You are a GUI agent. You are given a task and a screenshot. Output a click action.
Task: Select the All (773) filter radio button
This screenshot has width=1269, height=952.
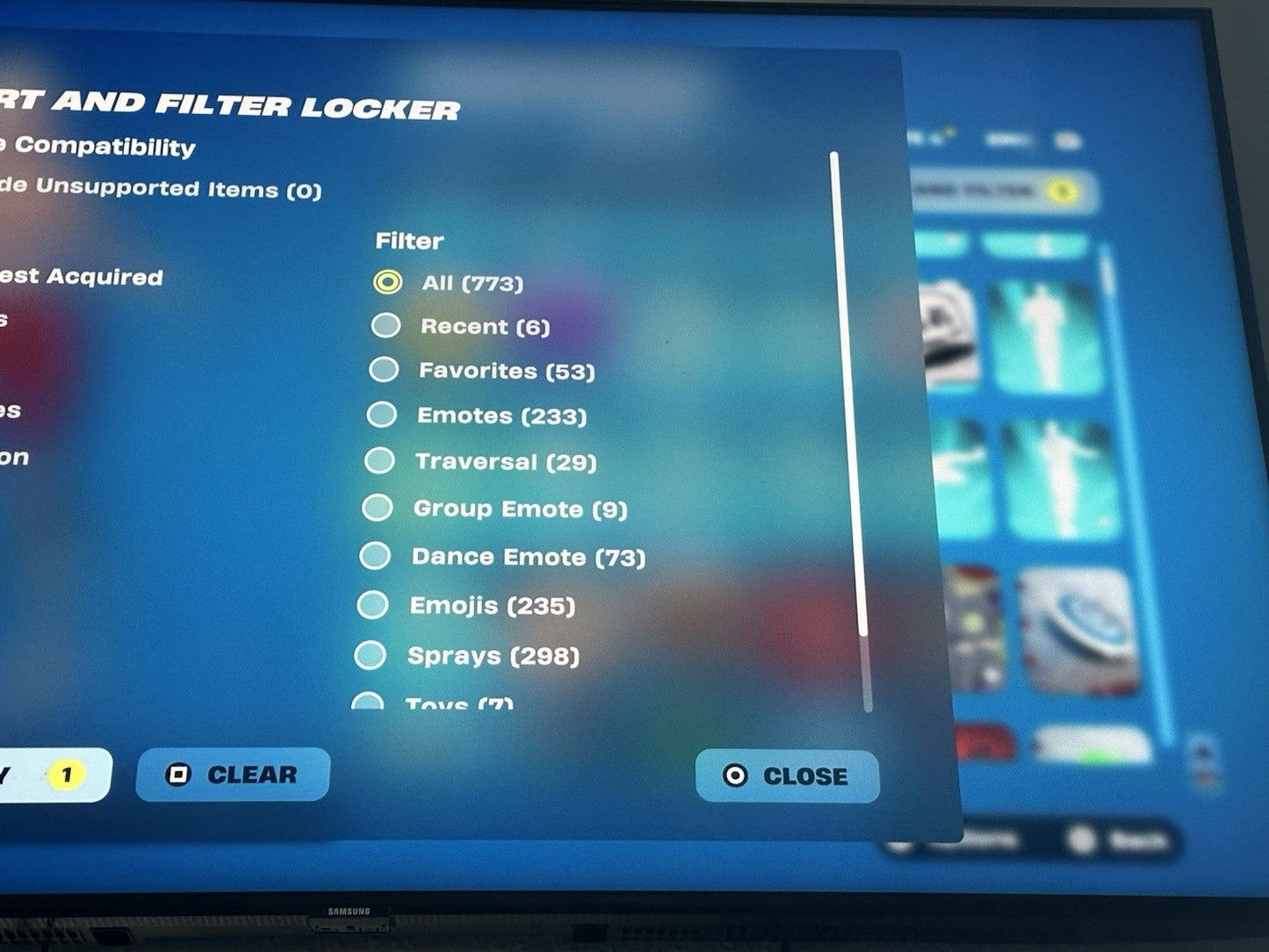pos(386,283)
